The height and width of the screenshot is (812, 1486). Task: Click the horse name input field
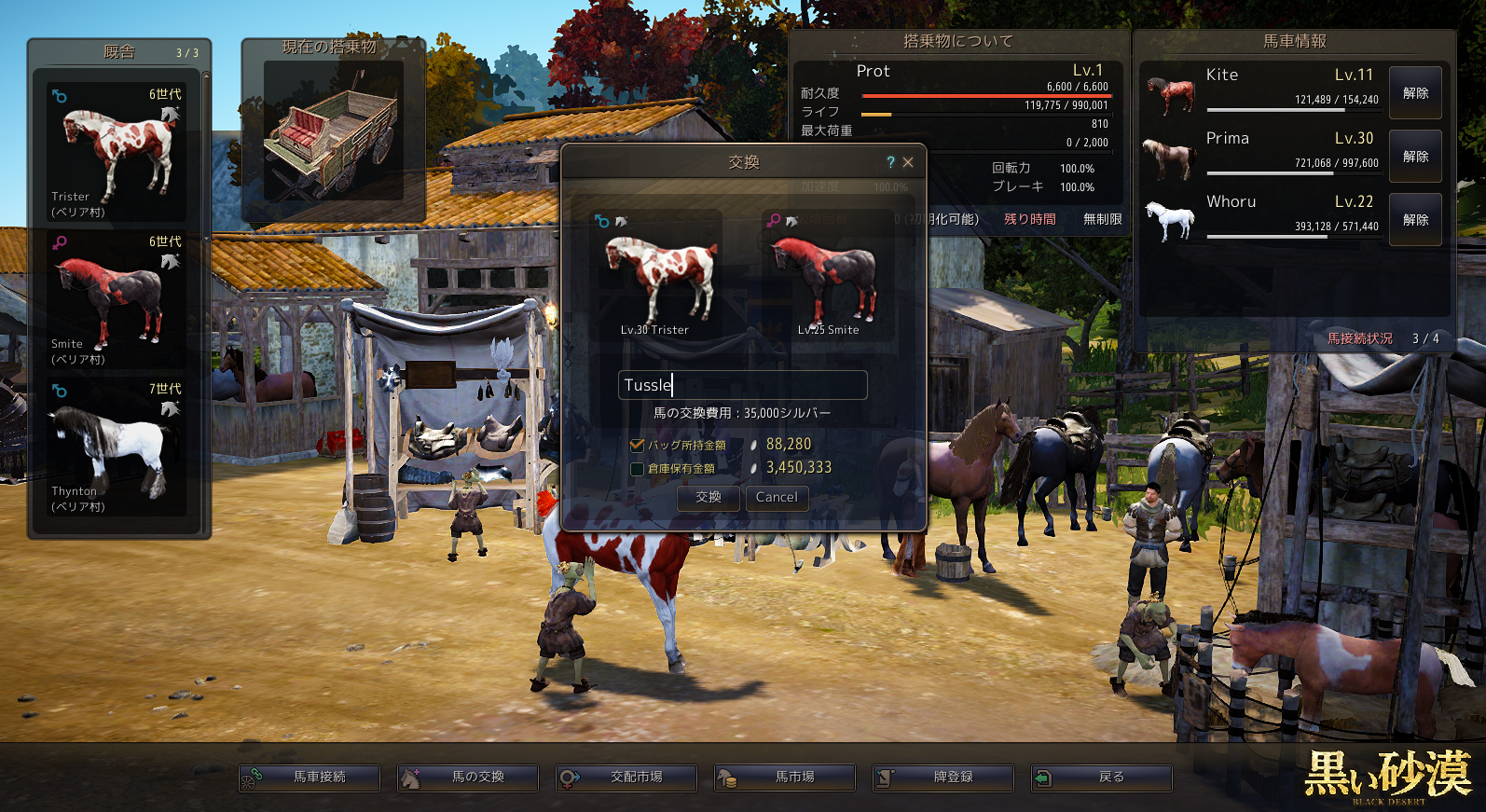tap(742, 385)
